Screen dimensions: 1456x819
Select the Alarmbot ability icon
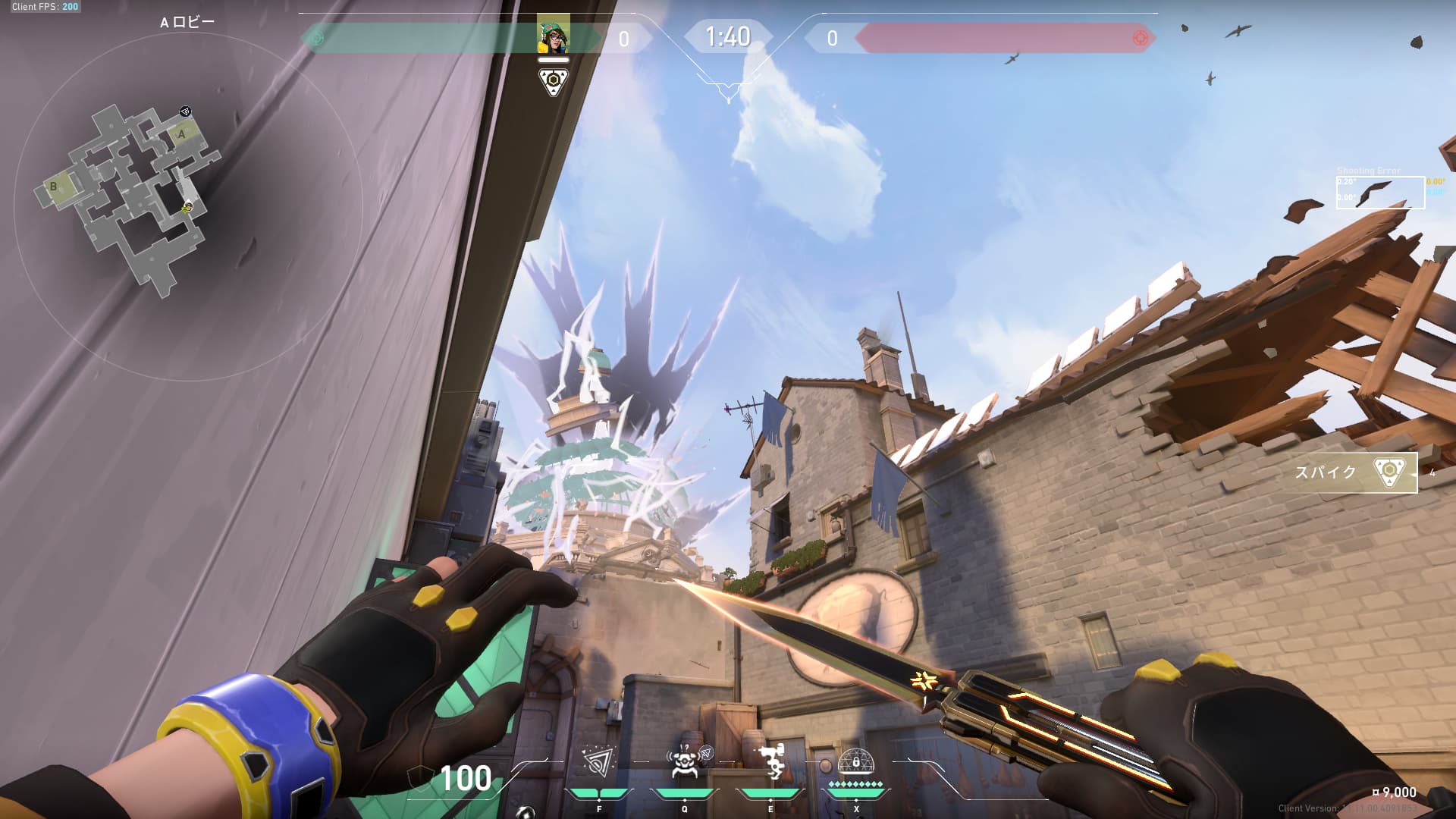[685, 762]
